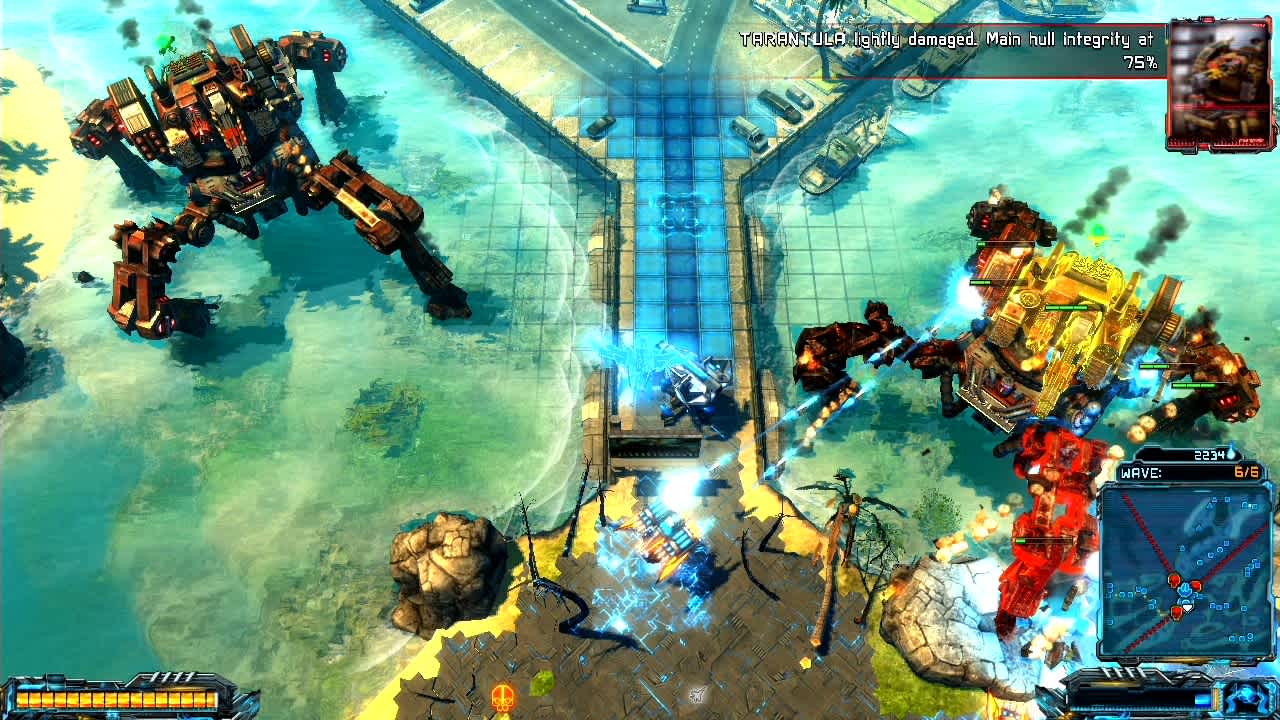Screen dimensions: 1280x720
Task: Expand the minimap panel
Action: pos(1185,570)
